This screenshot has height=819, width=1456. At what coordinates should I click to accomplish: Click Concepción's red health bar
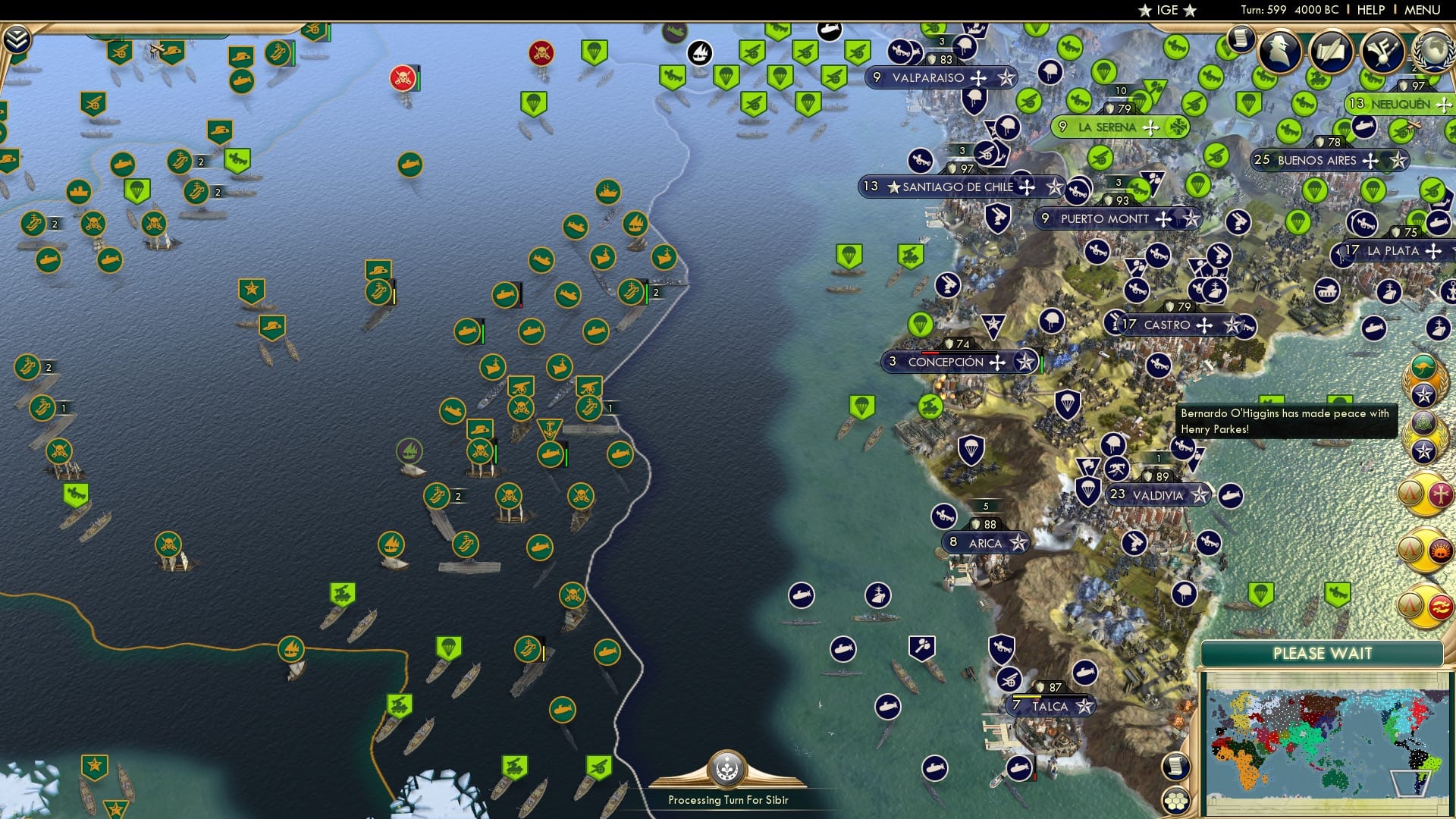tap(931, 351)
